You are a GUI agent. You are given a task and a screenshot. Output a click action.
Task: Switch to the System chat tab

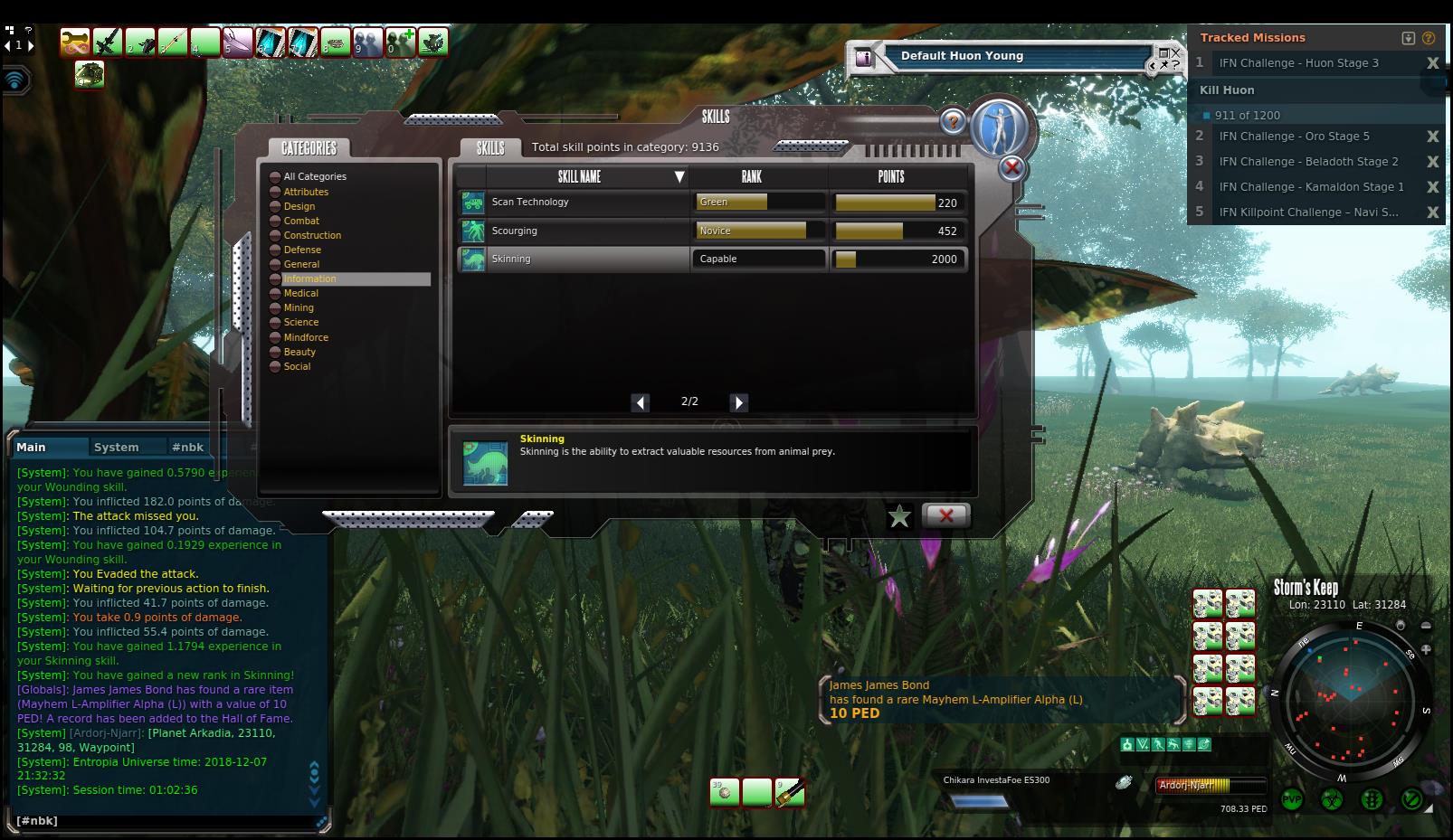pyautogui.click(x=117, y=447)
